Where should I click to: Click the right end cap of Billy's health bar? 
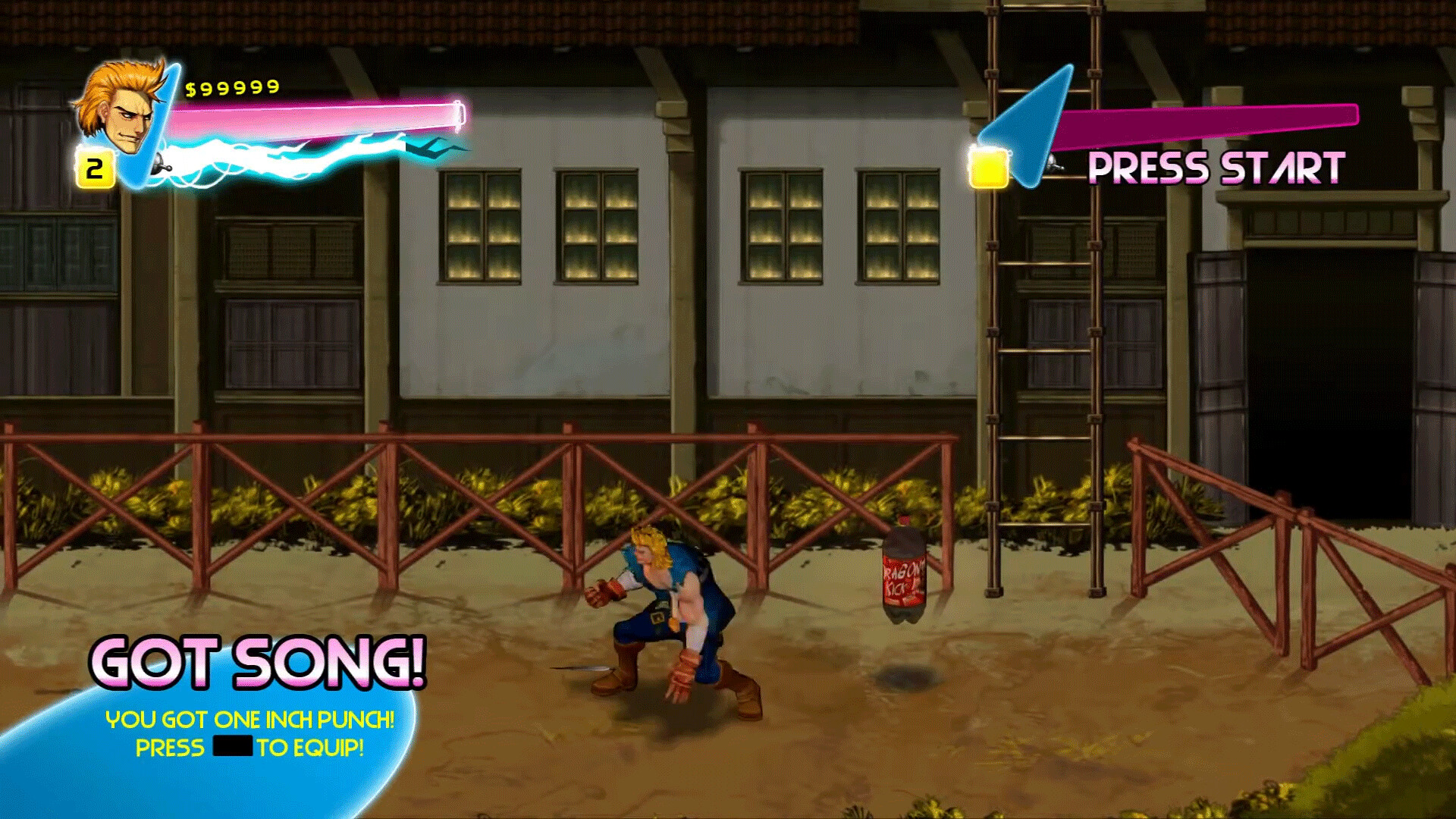click(459, 117)
